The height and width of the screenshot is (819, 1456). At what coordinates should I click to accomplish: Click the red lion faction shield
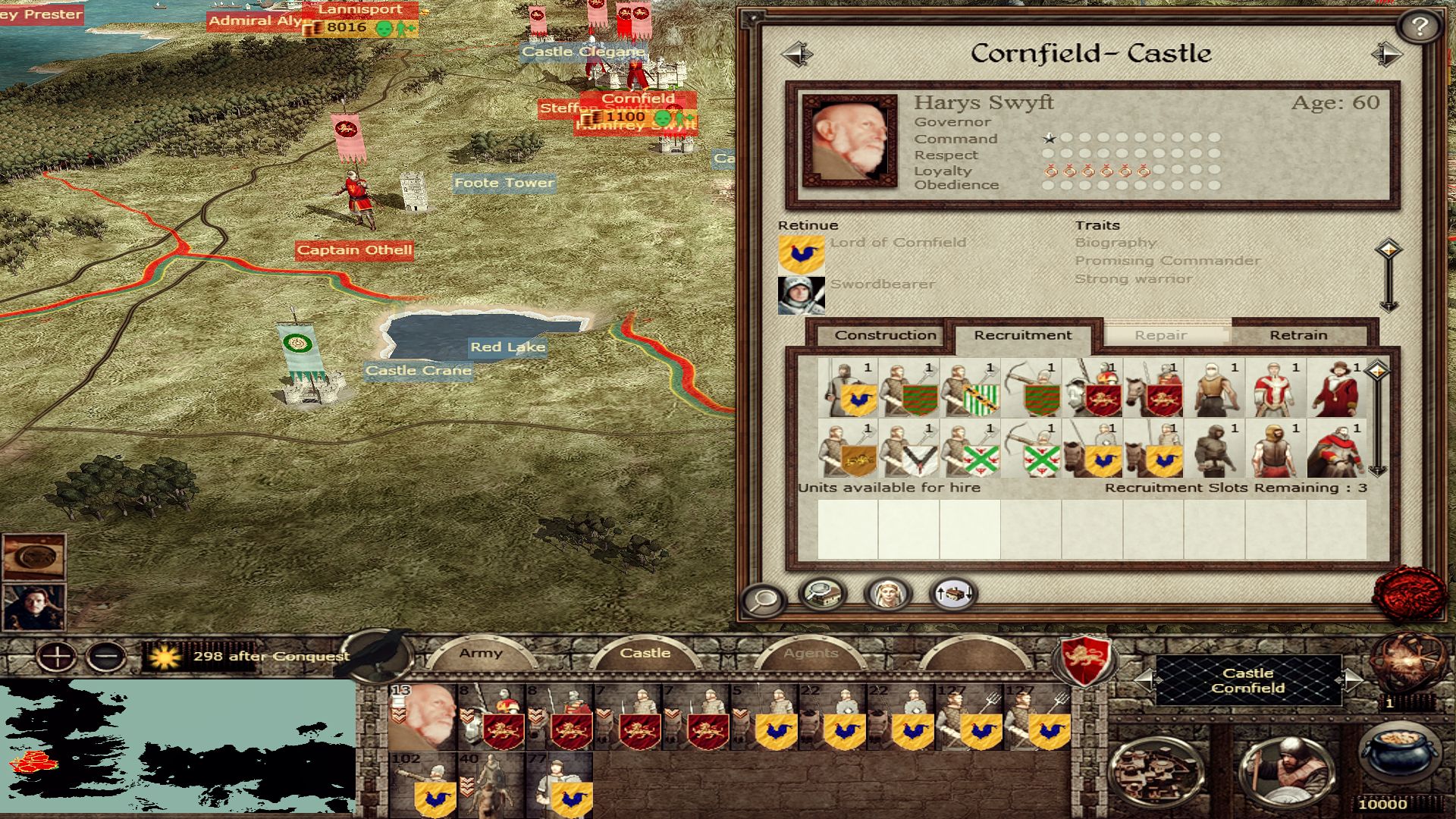(1085, 659)
